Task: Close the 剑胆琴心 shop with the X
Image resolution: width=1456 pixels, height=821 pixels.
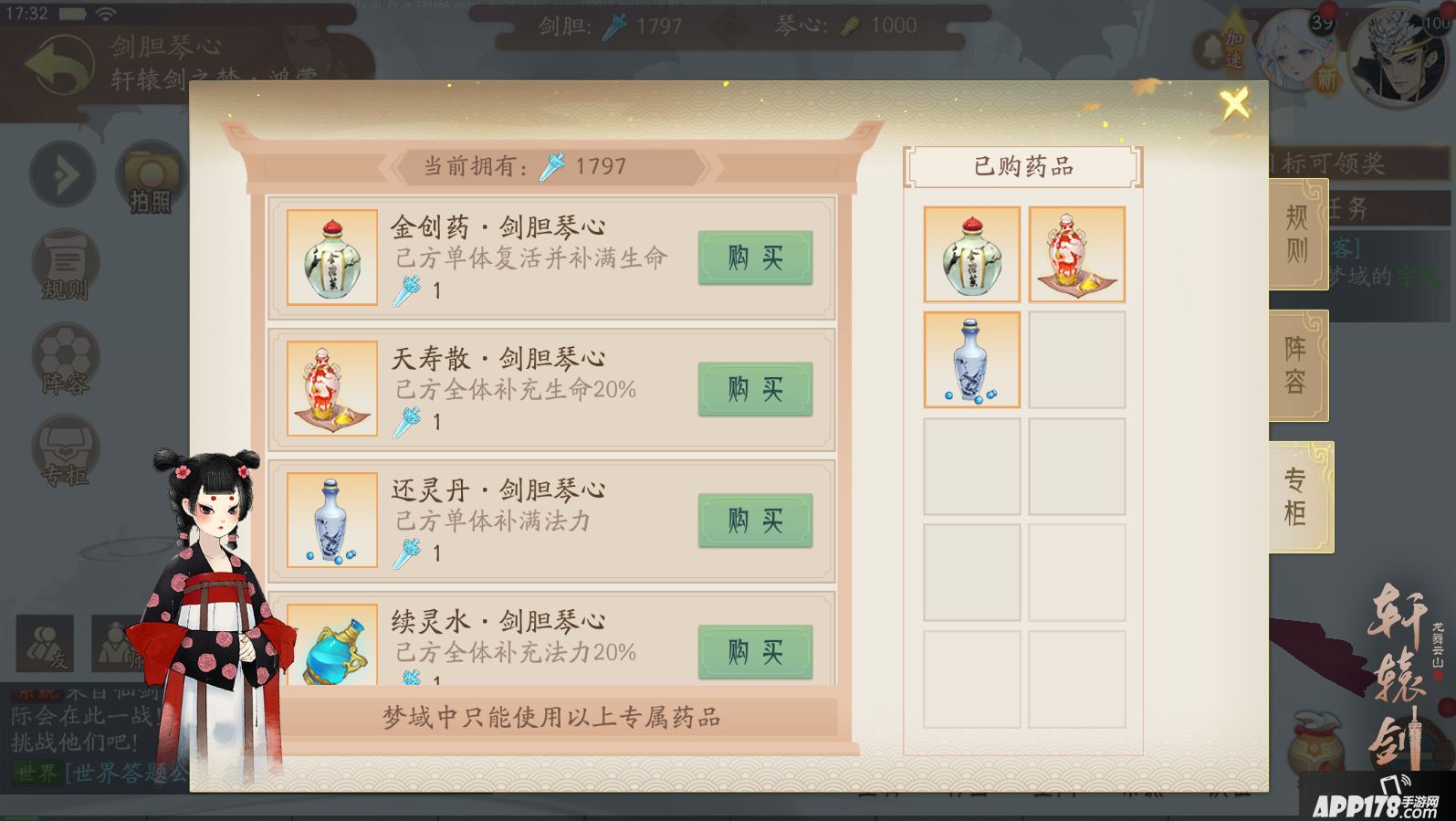Action: pos(1234,103)
